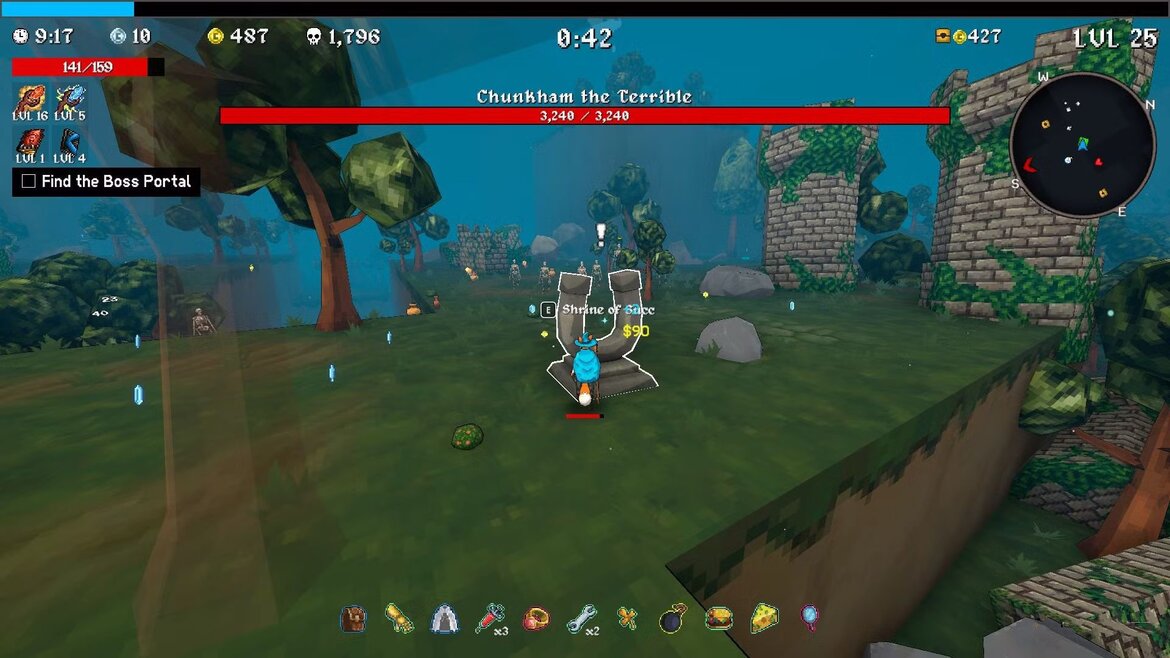Click the grey cave-shaped item icon
The height and width of the screenshot is (658, 1170).
[445, 619]
